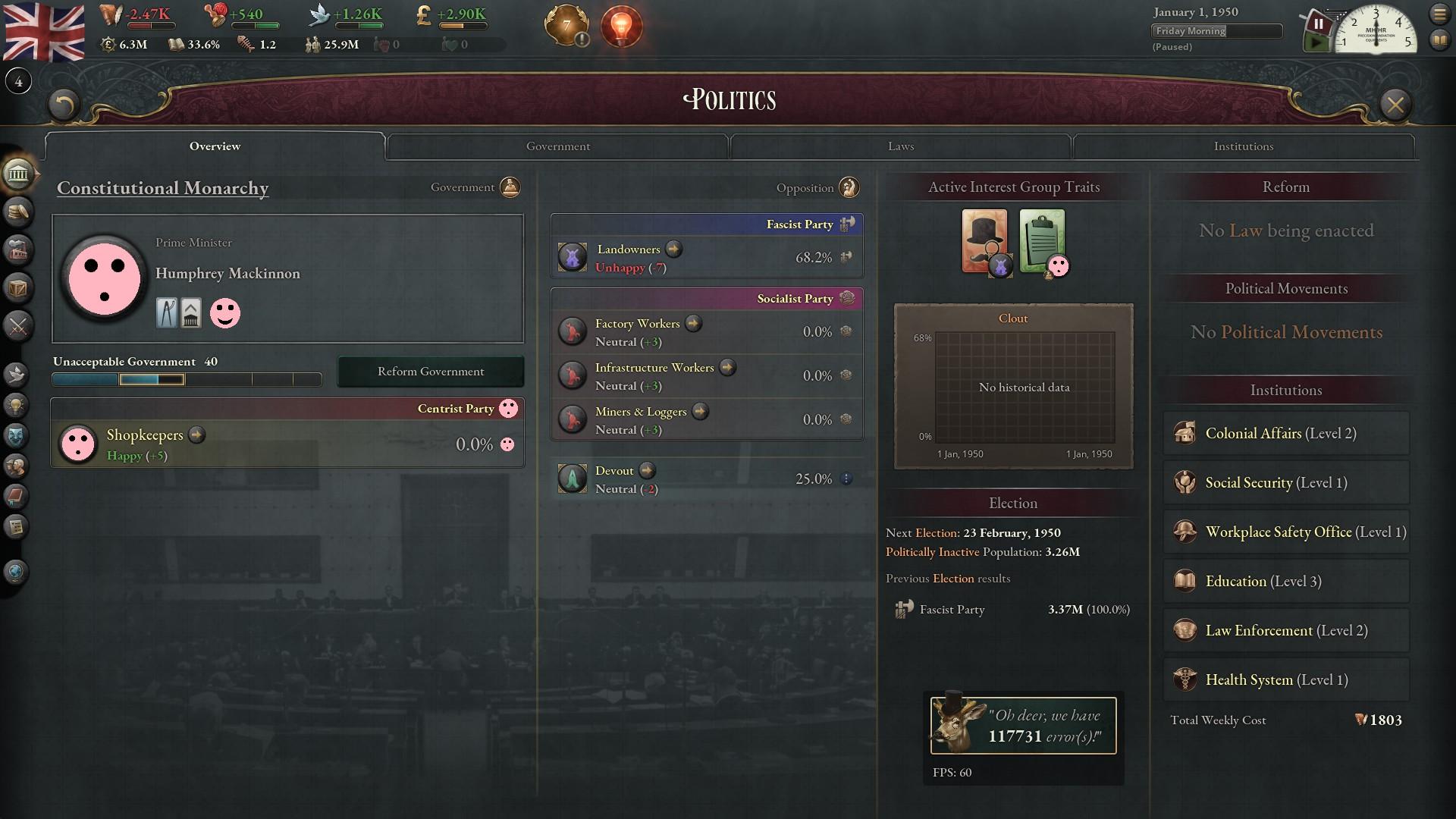Click Prime Minister Humphrey Mackinnon's portrait

pyautogui.click(x=105, y=278)
